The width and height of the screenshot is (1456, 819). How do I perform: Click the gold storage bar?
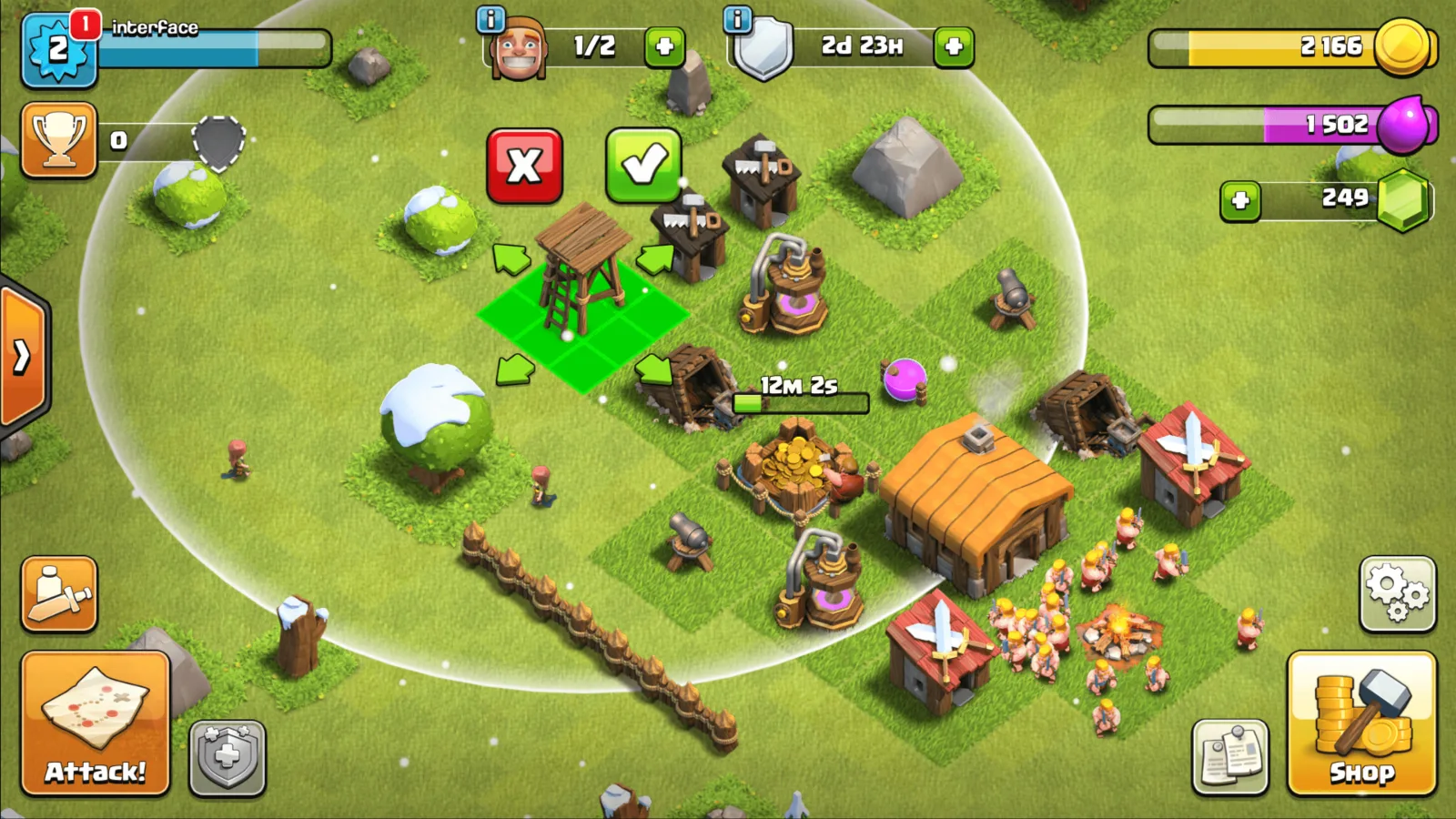tap(1274, 47)
